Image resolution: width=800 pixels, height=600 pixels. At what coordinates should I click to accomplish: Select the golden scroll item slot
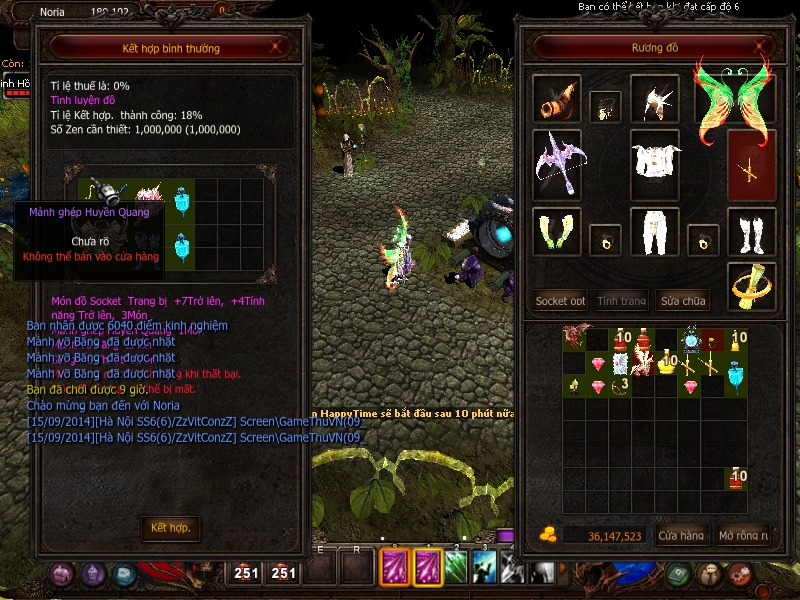coord(750,285)
